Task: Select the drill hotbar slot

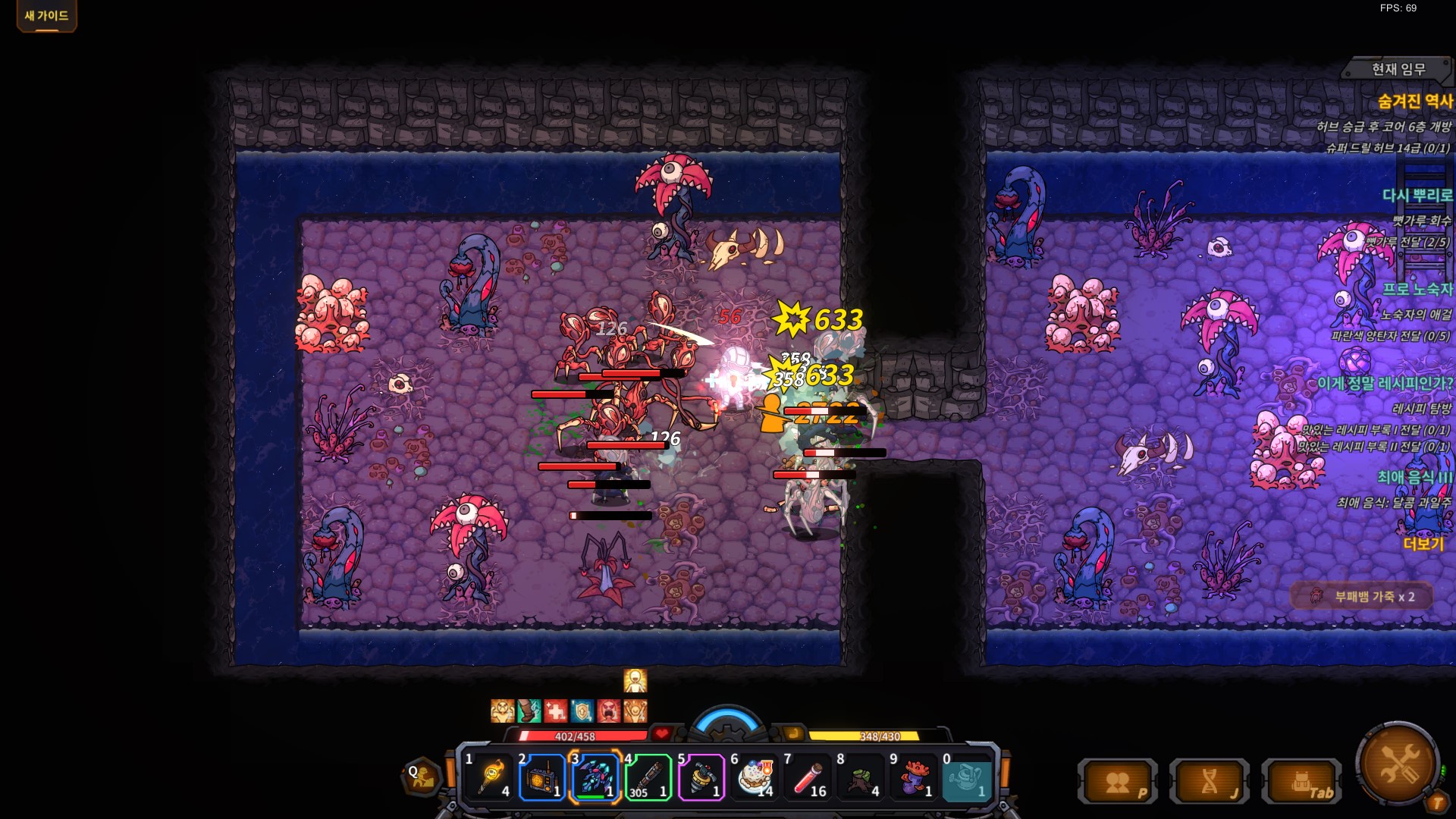Action: point(701,777)
